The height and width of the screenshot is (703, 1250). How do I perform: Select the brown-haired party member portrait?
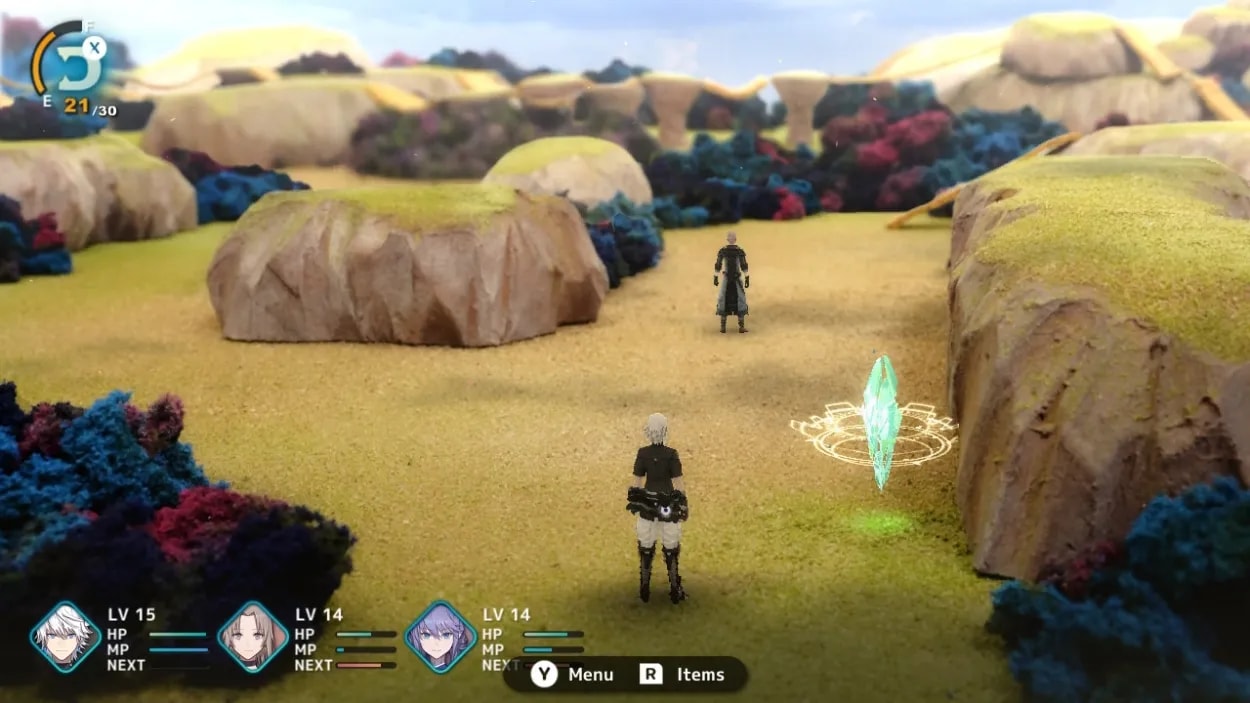(x=252, y=637)
